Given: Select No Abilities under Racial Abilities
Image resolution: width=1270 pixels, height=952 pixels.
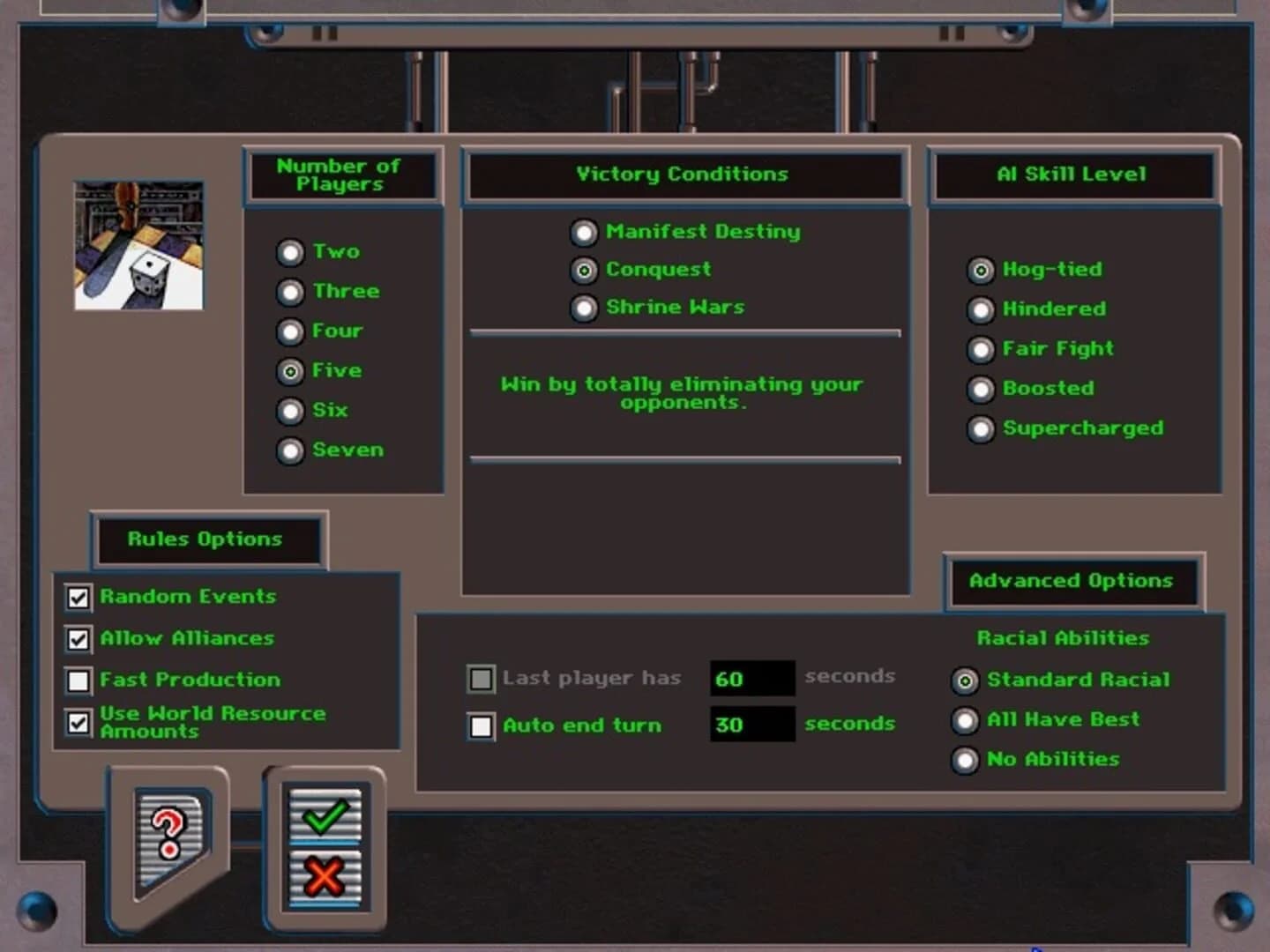Looking at the screenshot, I should tap(966, 760).
